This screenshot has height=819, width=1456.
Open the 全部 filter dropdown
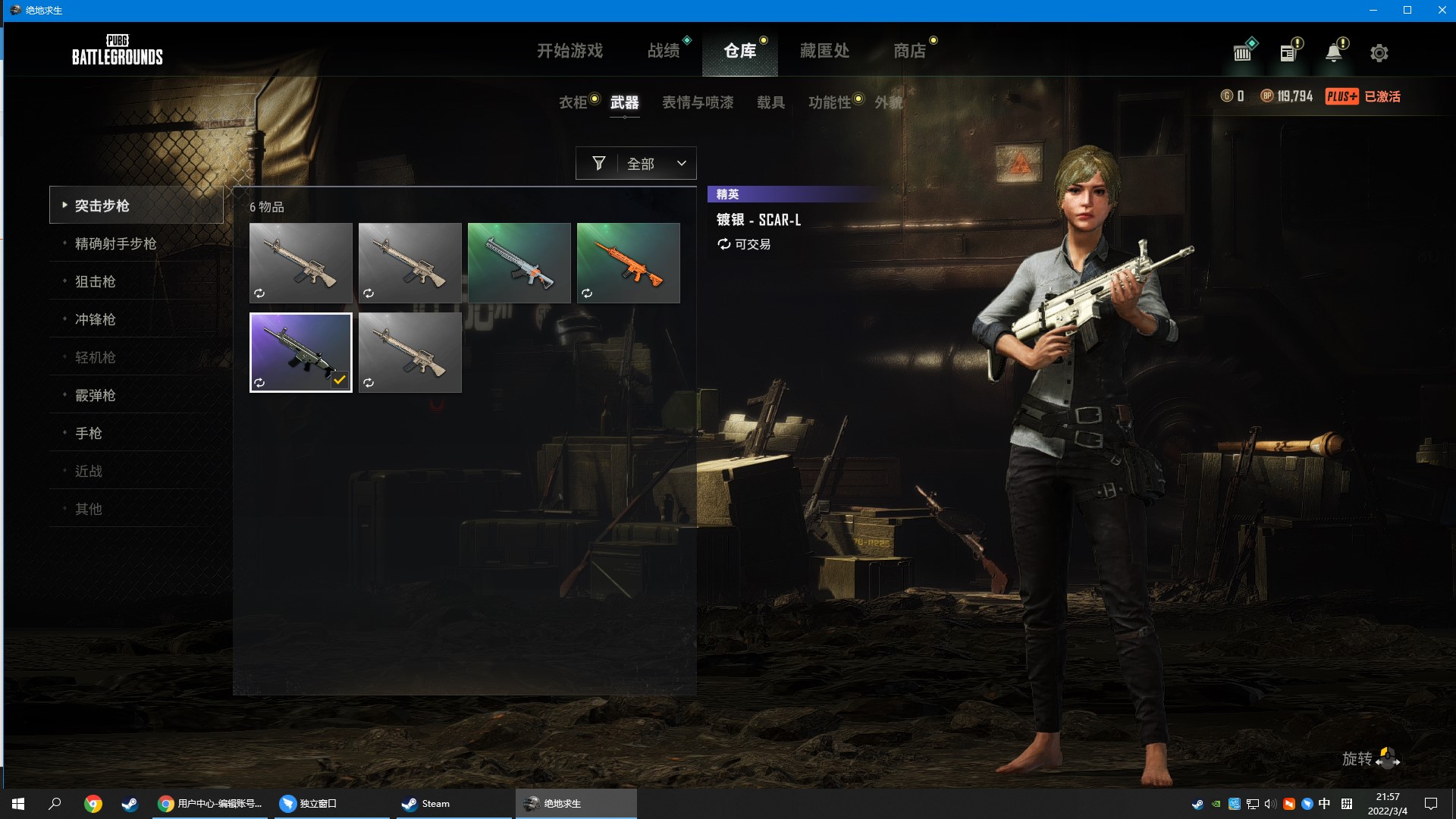pyautogui.click(x=656, y=163)
